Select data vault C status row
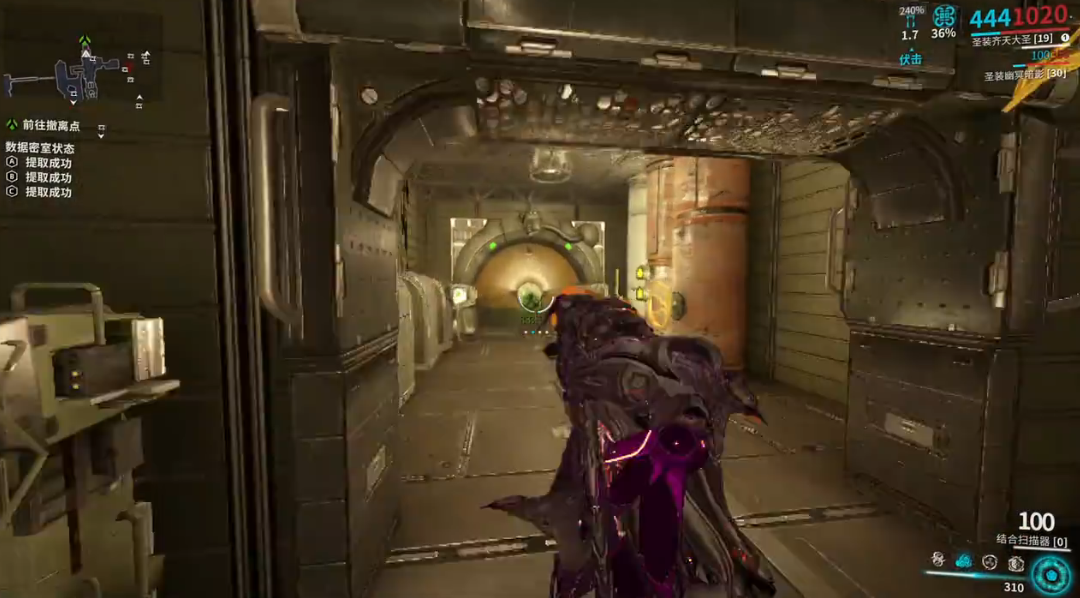1080x598 pixels. click(x=47, y=192)
